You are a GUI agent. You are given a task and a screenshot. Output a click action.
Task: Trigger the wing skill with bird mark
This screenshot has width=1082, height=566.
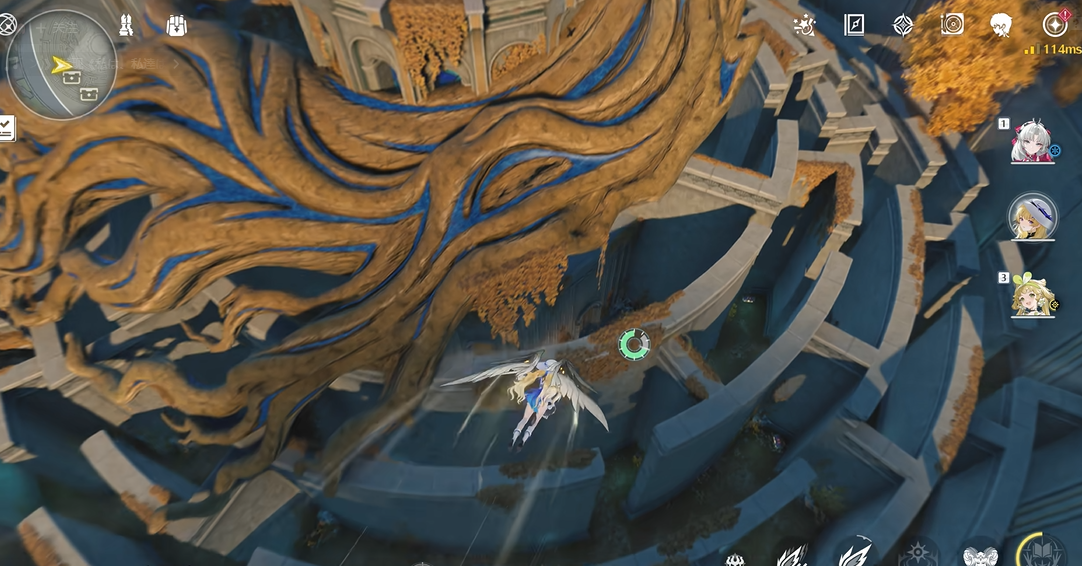click(x=856, y=554)
